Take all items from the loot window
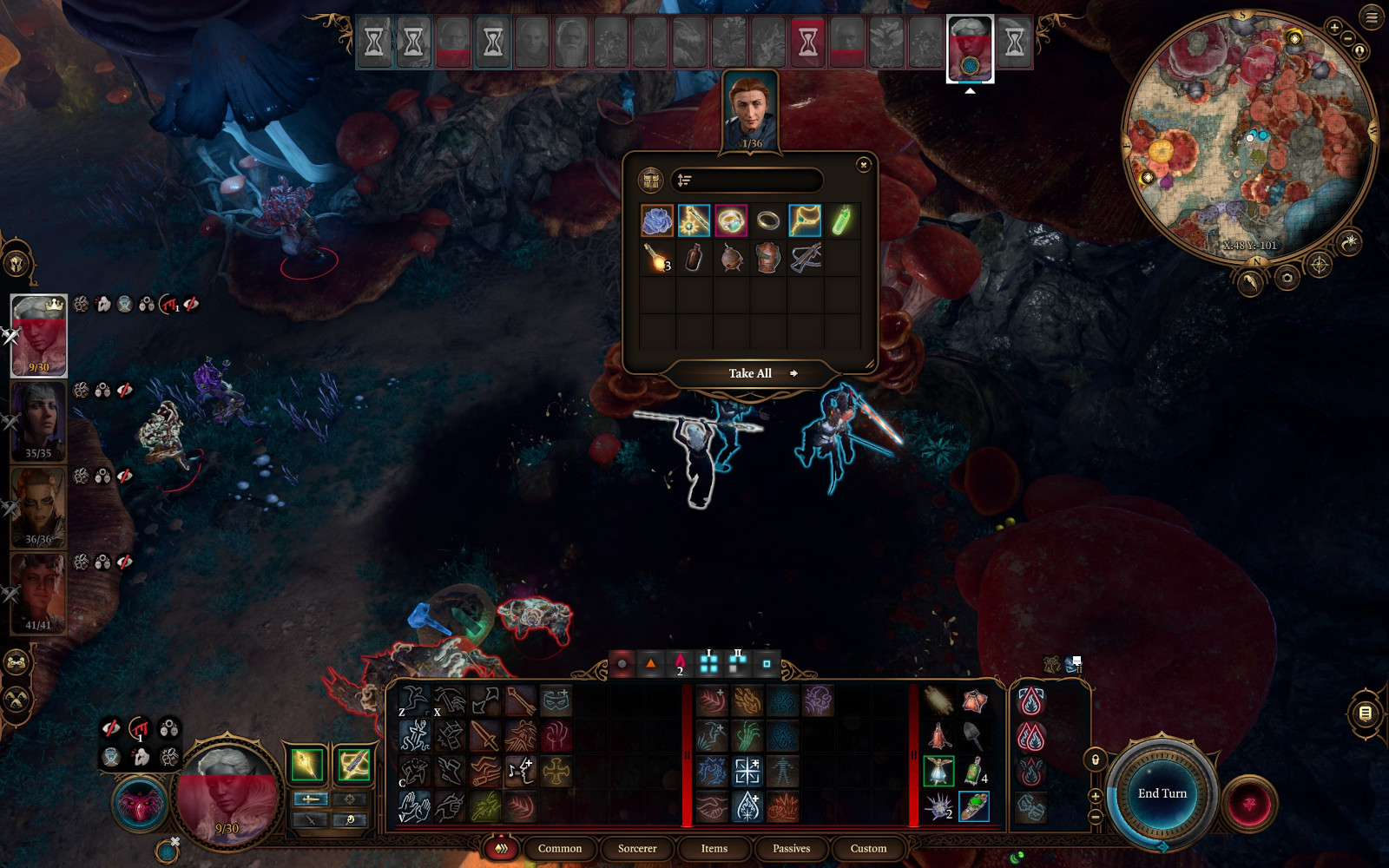1389x868 pixels. click(x=751, y=373)
